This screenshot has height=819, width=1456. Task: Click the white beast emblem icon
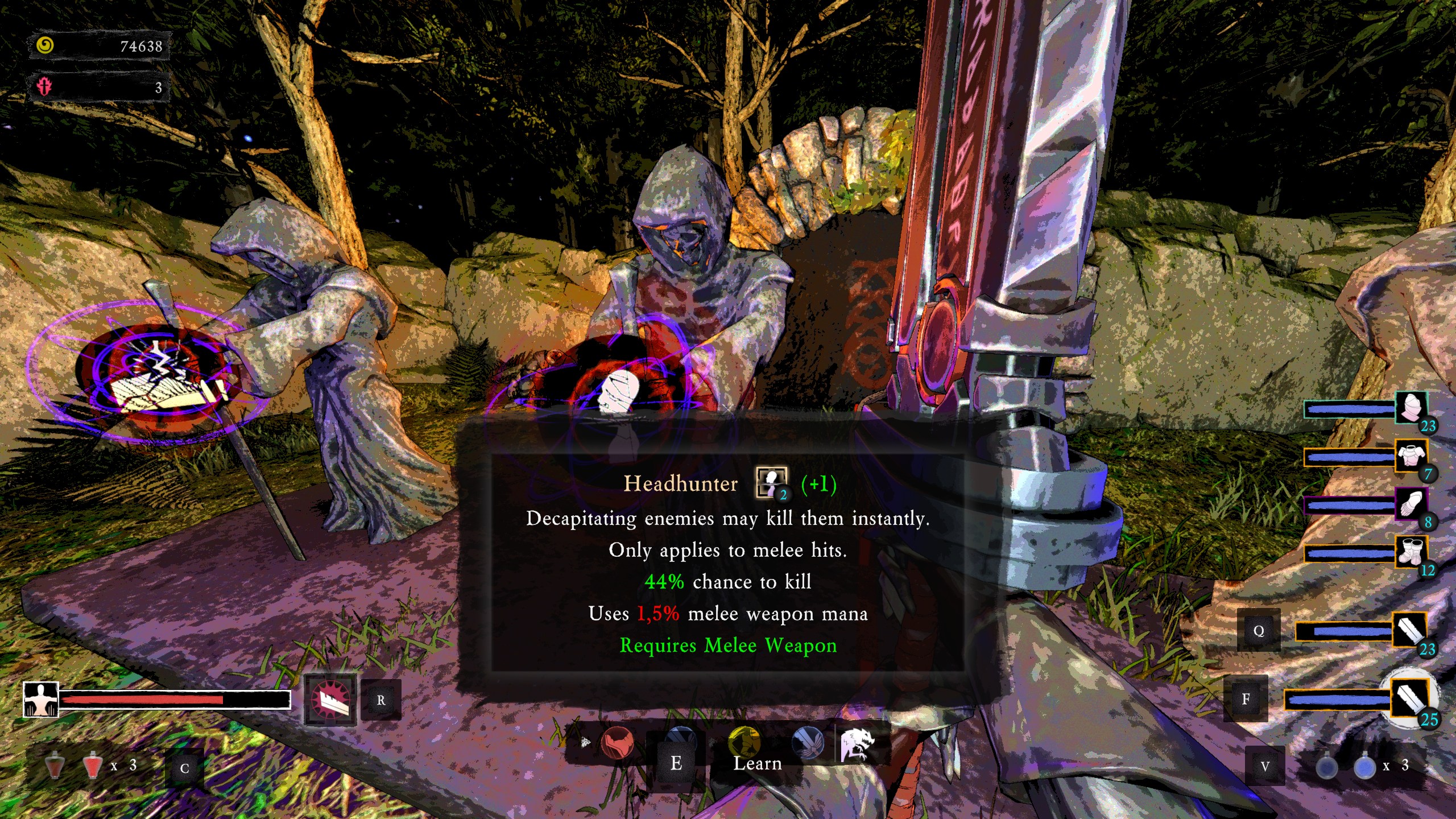coord(857,744)
